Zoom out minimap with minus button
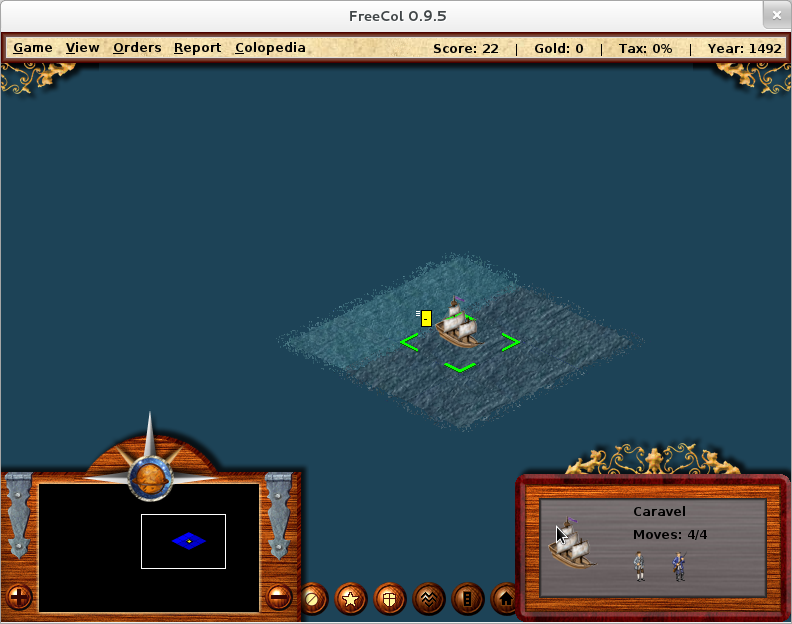 pyautogui.click(x=279, y=598)
